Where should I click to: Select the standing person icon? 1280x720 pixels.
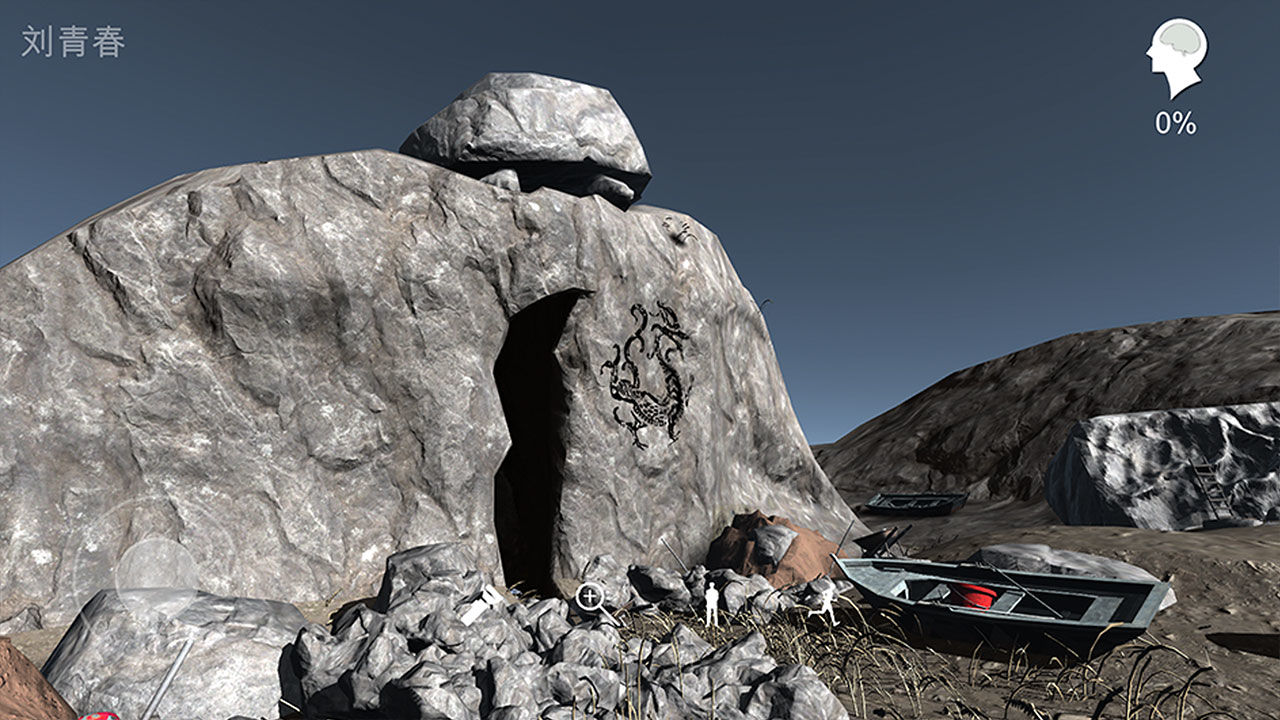[x=711, y=605]
